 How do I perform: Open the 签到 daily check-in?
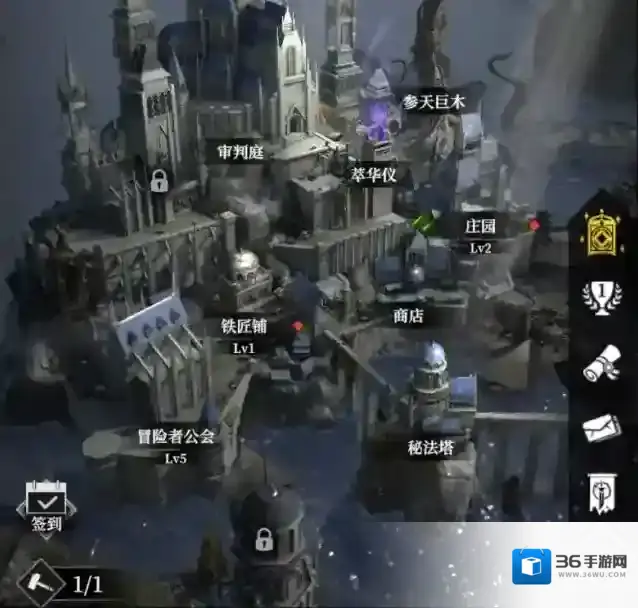pos(45,509)
